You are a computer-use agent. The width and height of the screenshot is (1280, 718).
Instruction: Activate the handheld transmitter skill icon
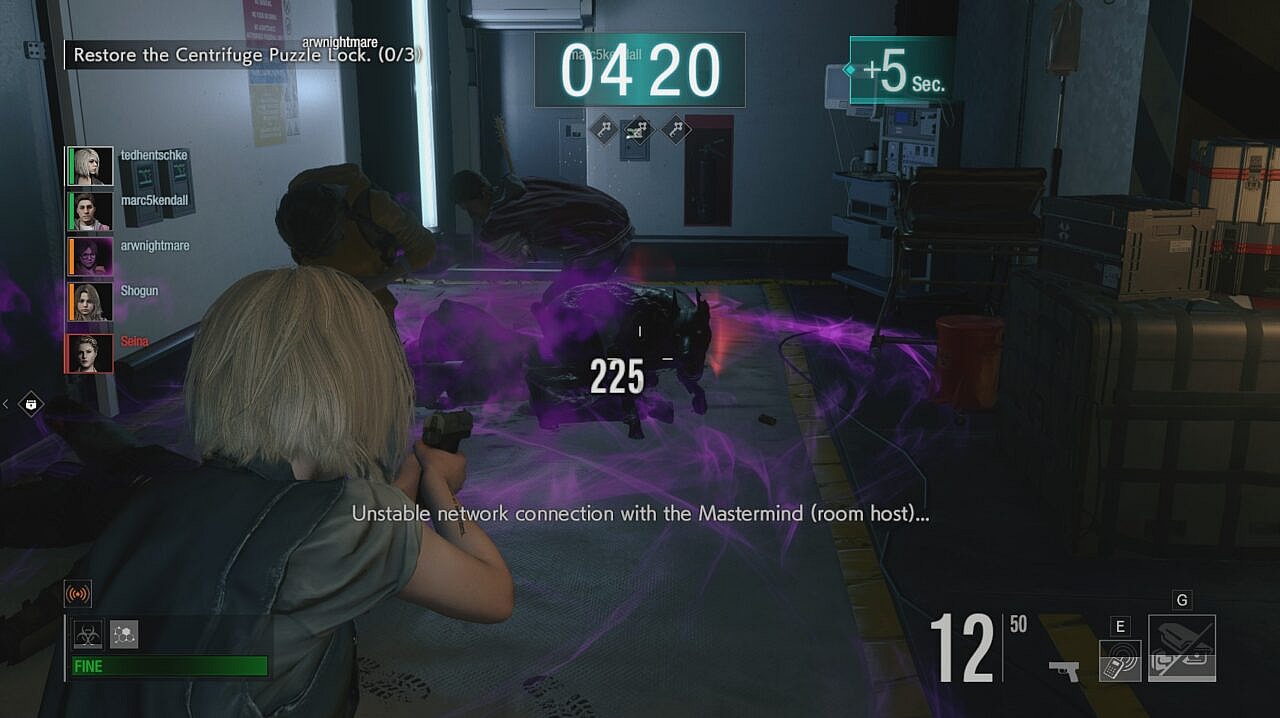[x=1120, y=661]
